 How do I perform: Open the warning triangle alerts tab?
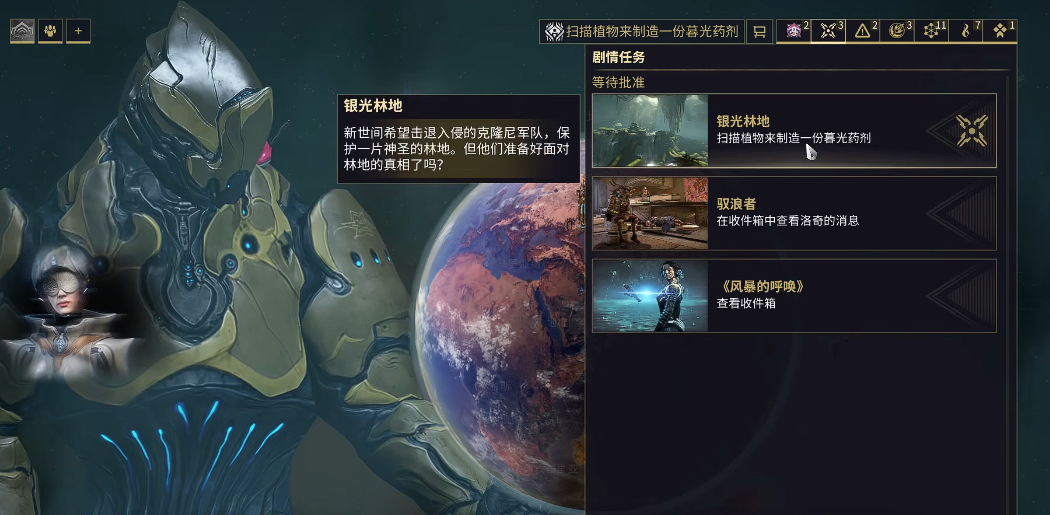[x=862, y=32]
